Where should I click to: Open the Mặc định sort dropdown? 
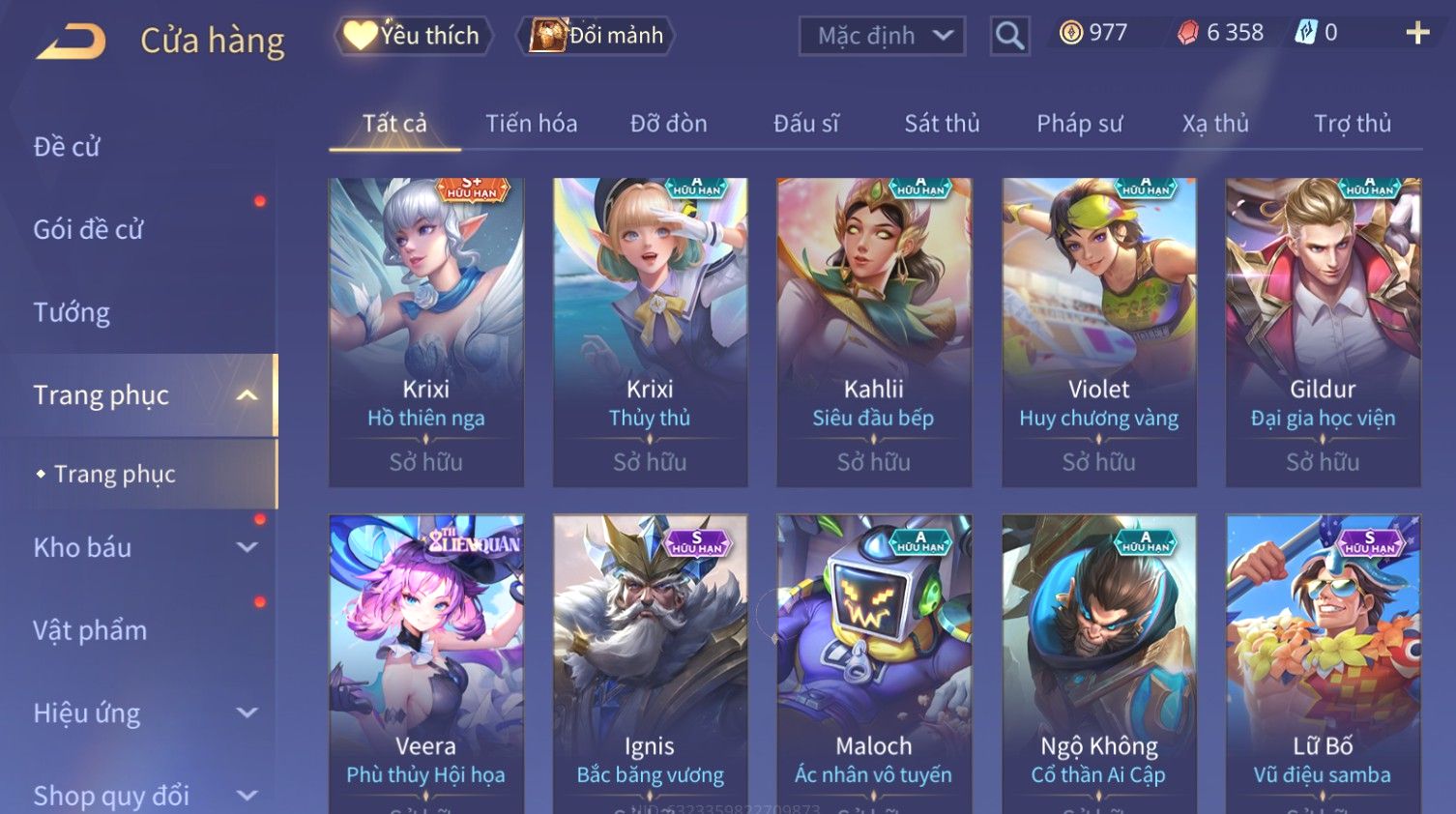coord(882,36)
